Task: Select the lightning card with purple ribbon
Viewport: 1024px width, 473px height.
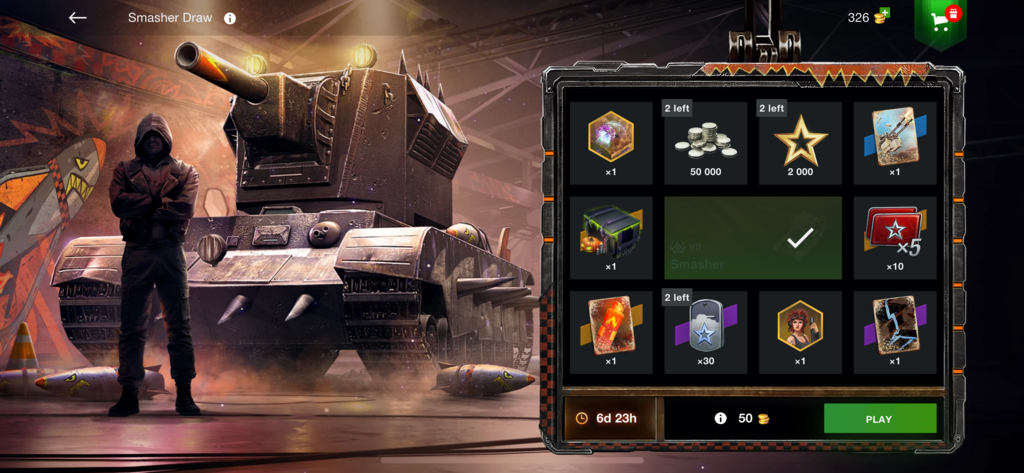Action: click(x=894, y=332)
